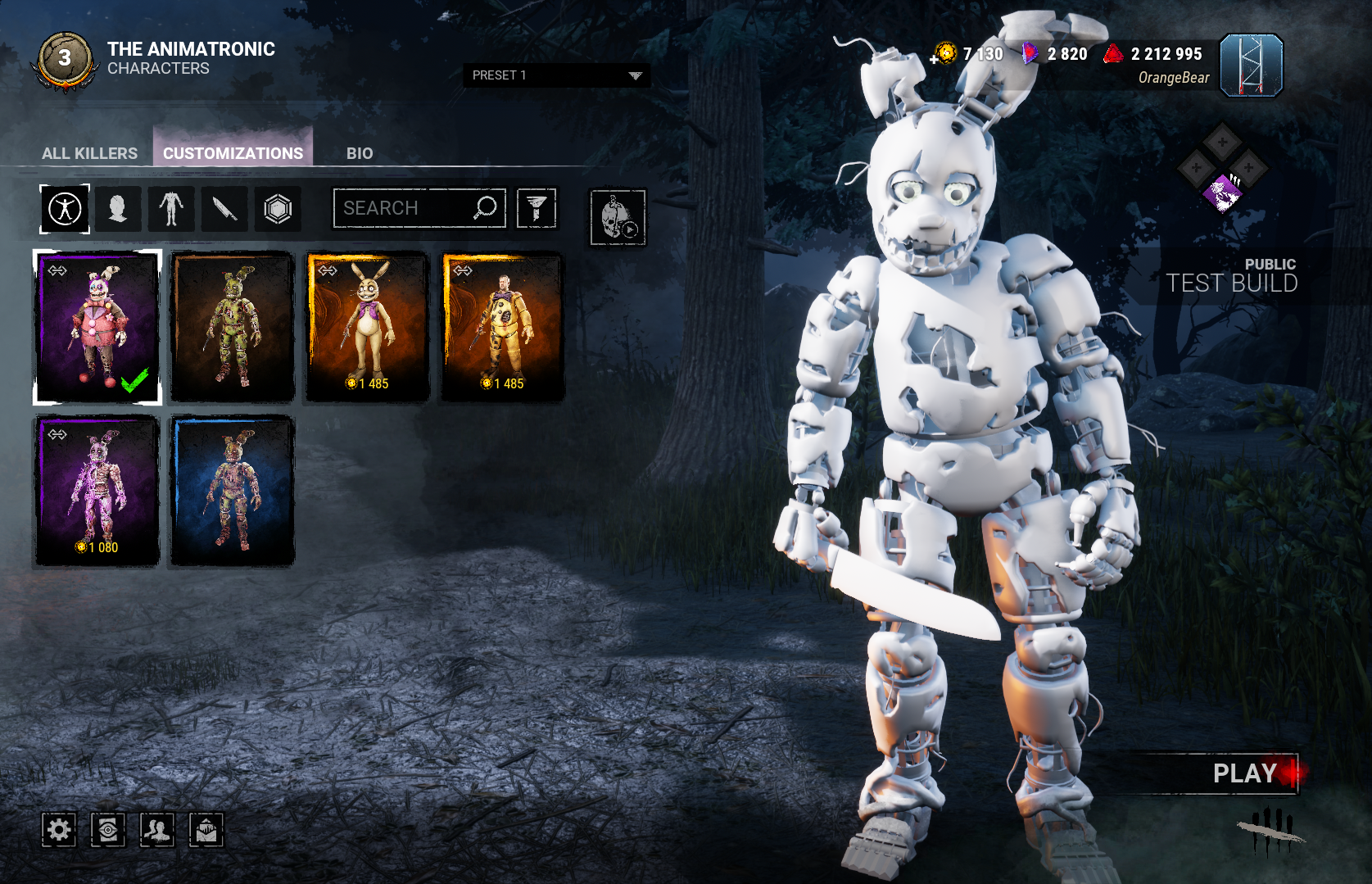
Task: Pick the blue background rabbit outfit
Action: [233, 491]
